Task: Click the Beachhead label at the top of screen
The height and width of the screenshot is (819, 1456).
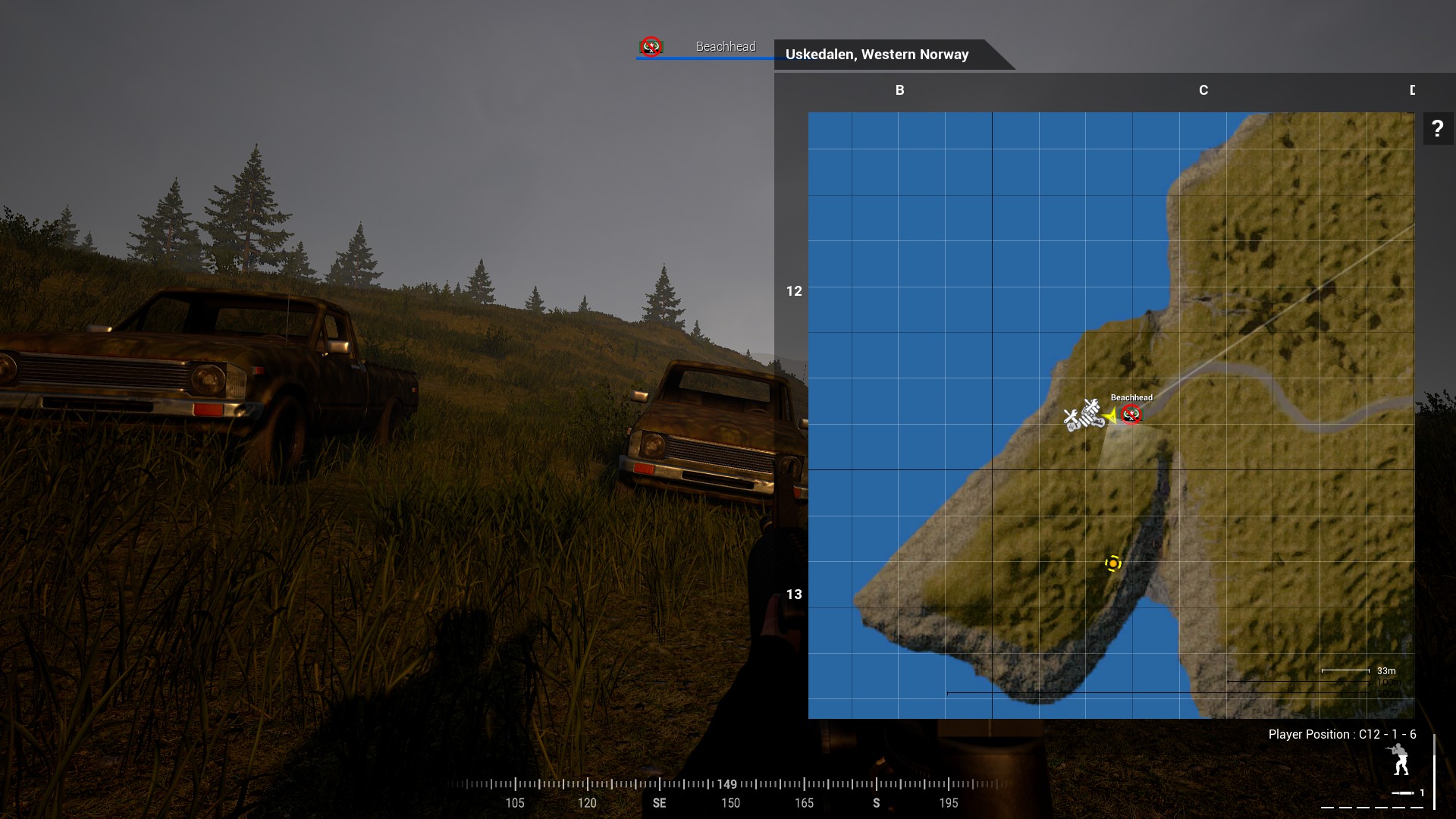Action: click(725, 46)
